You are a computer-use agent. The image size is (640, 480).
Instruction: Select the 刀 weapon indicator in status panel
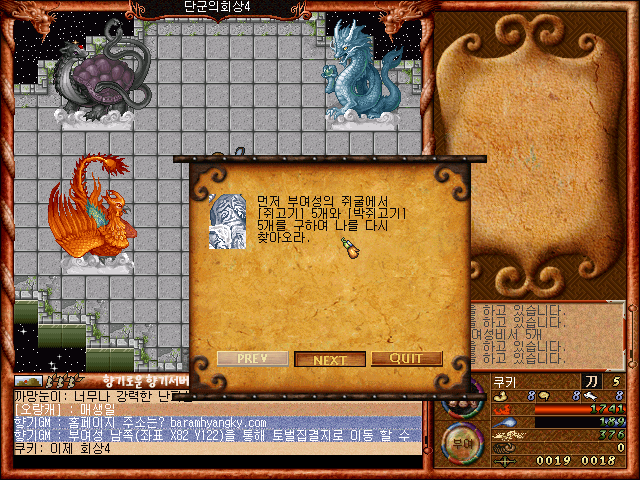click(591, 381)
